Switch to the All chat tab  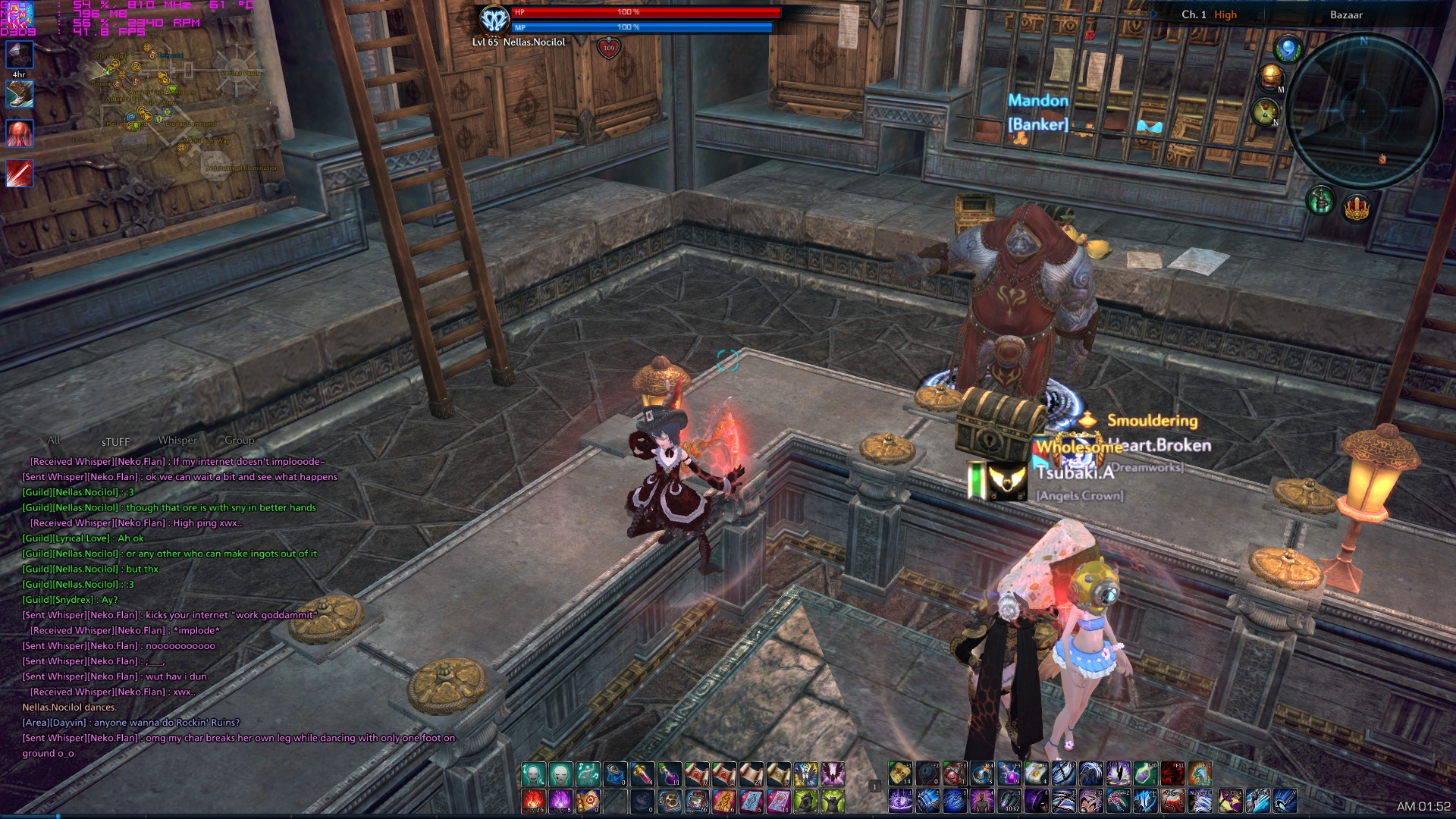[54, 441]
